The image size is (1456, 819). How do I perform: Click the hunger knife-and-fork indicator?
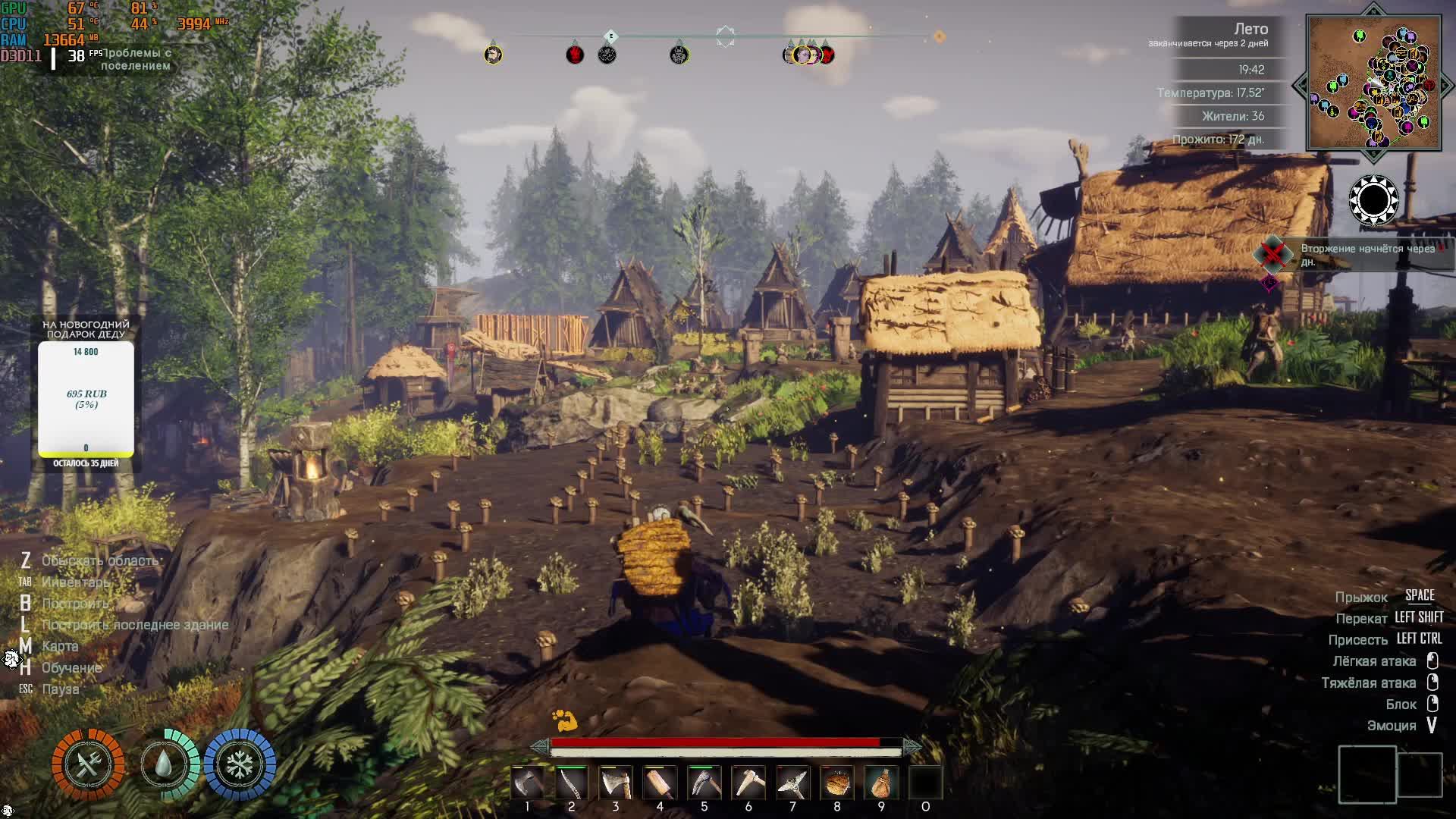pos(88,764)
